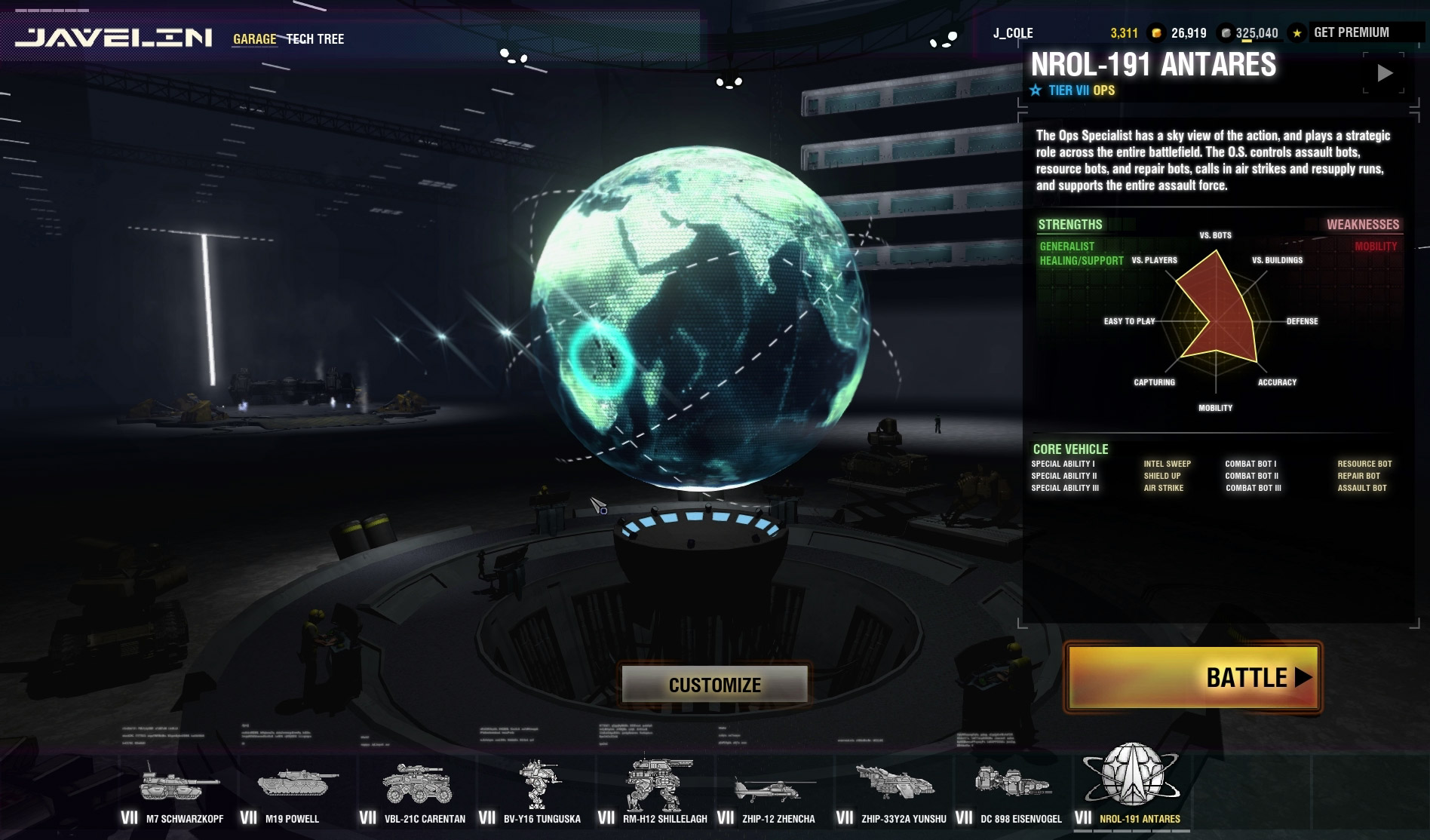Click the J_COLE player name
Screen dimensions: 1430x840
coord(1013,33)
